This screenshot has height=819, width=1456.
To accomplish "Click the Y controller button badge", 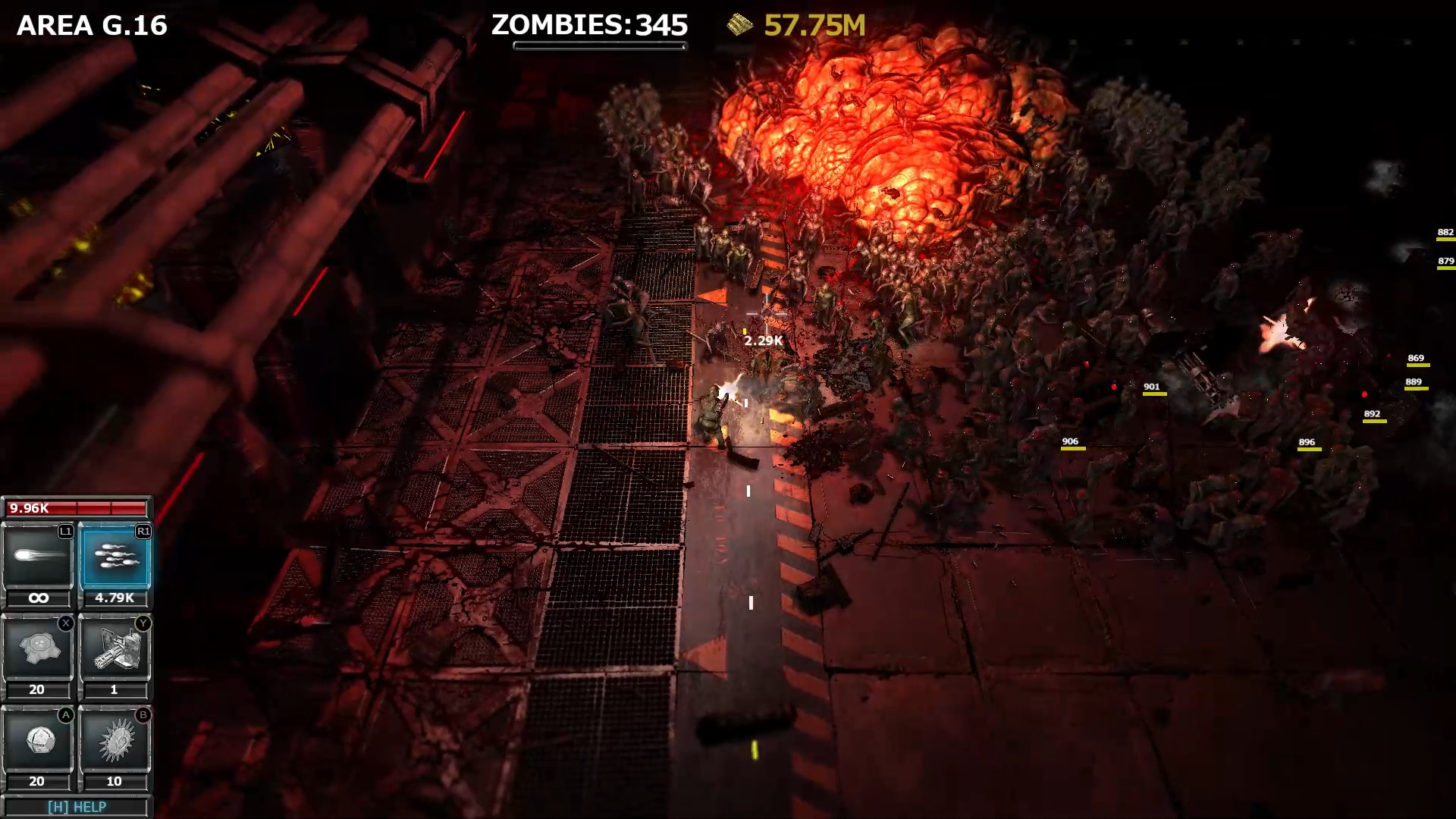I will pos(142,623).
